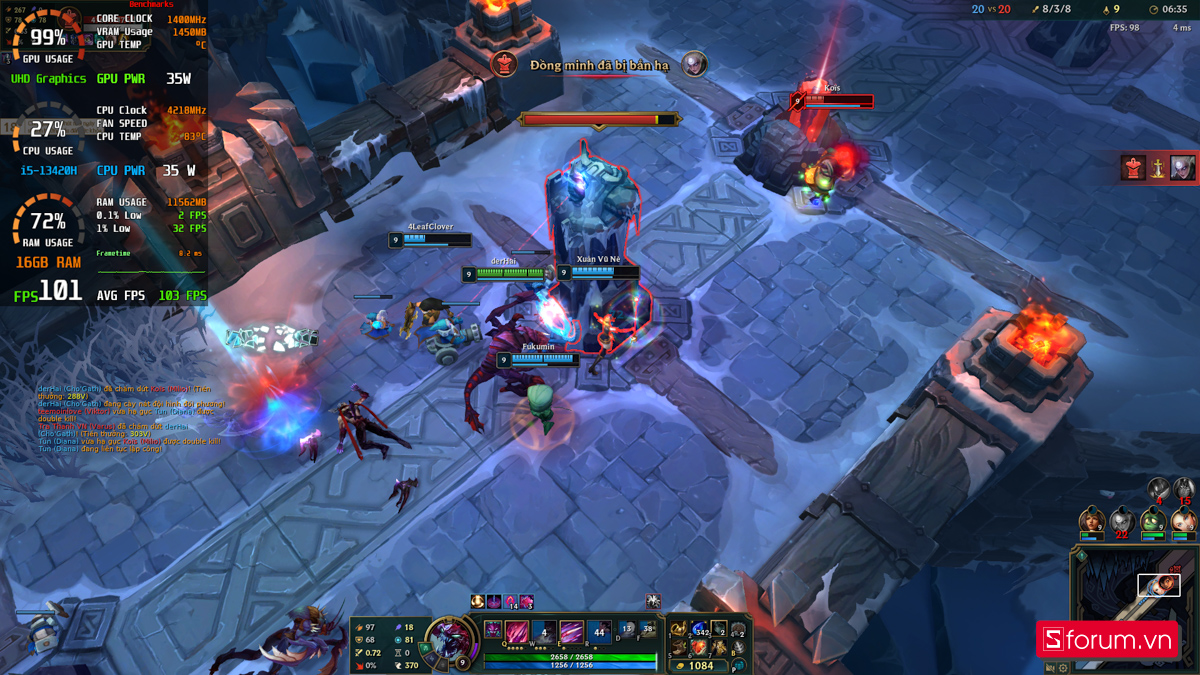Trigger the F summoner spell

pyautogui.click(x=647, y=631)
